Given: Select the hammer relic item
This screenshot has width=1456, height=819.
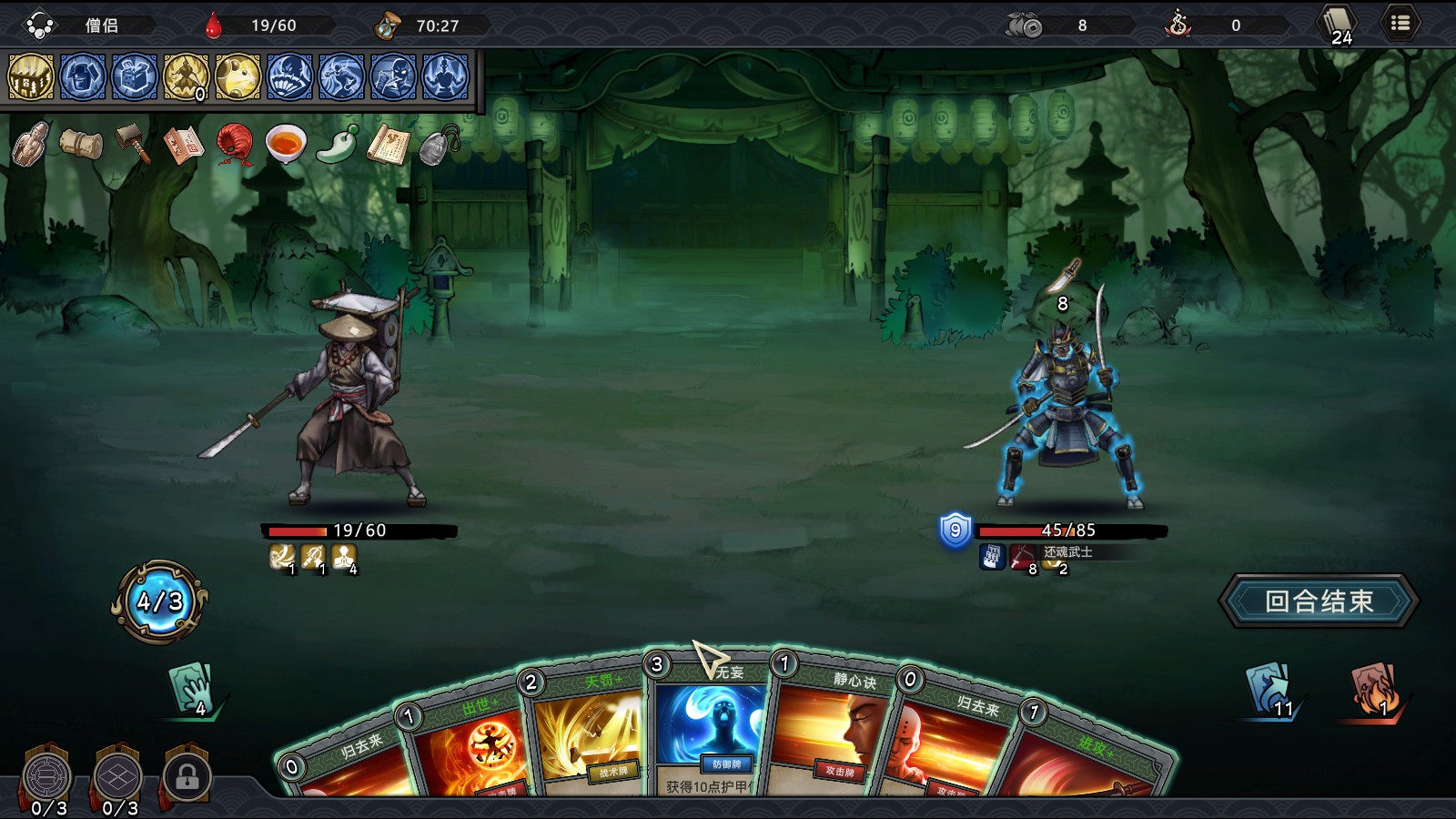Looking at the screenshot, I should click(x=131, y=146).
